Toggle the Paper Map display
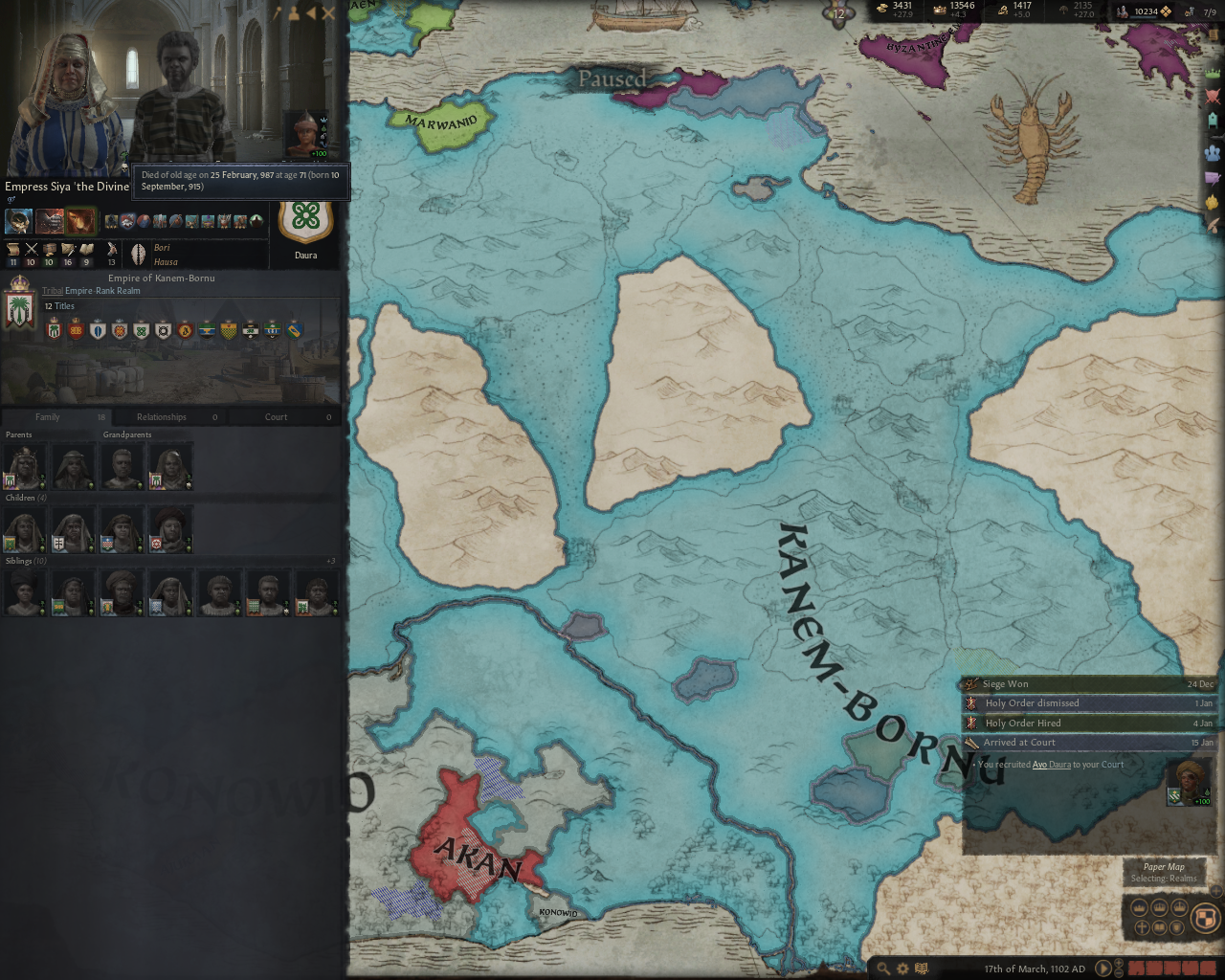The image size is (1225, 980). (x=1166, y=866)
